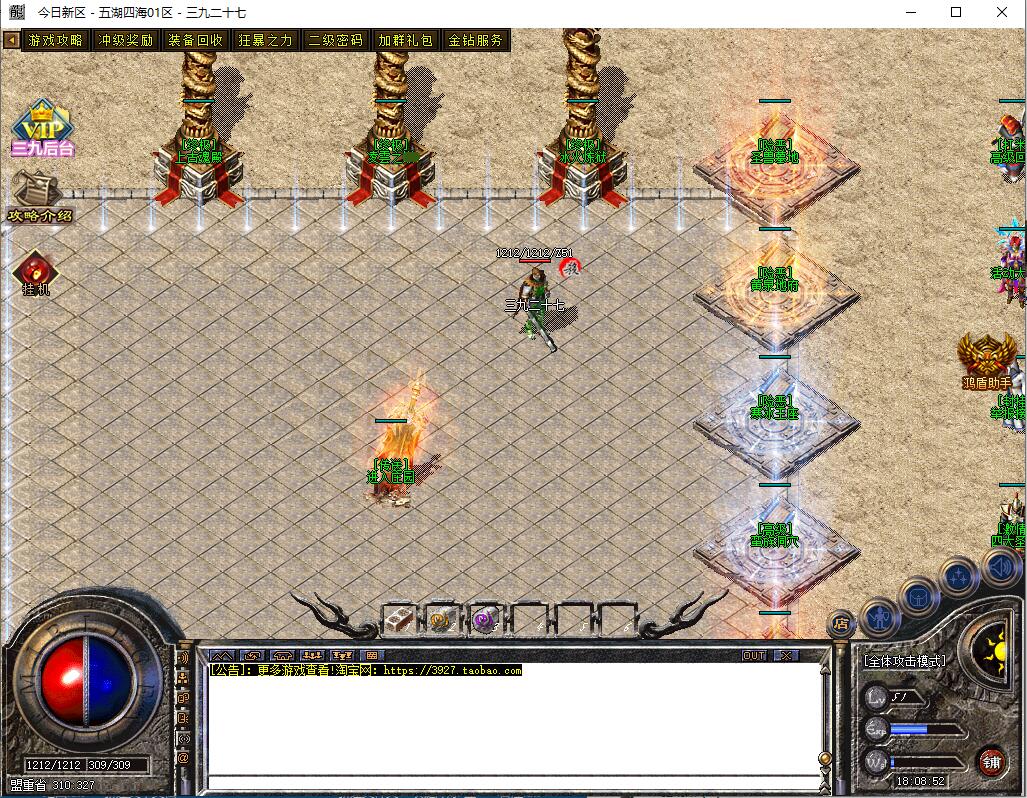
Task: Click the OUT button on chat panel
Action: click(x=754, y=656)
